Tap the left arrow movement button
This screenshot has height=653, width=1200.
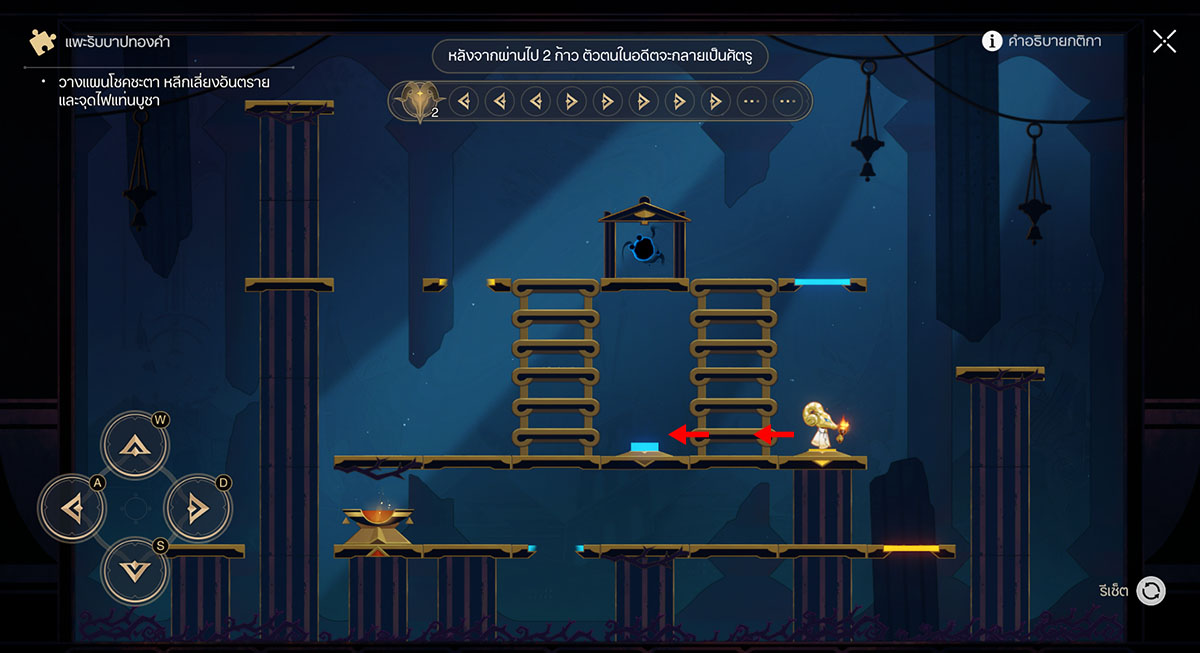(71, 509)
